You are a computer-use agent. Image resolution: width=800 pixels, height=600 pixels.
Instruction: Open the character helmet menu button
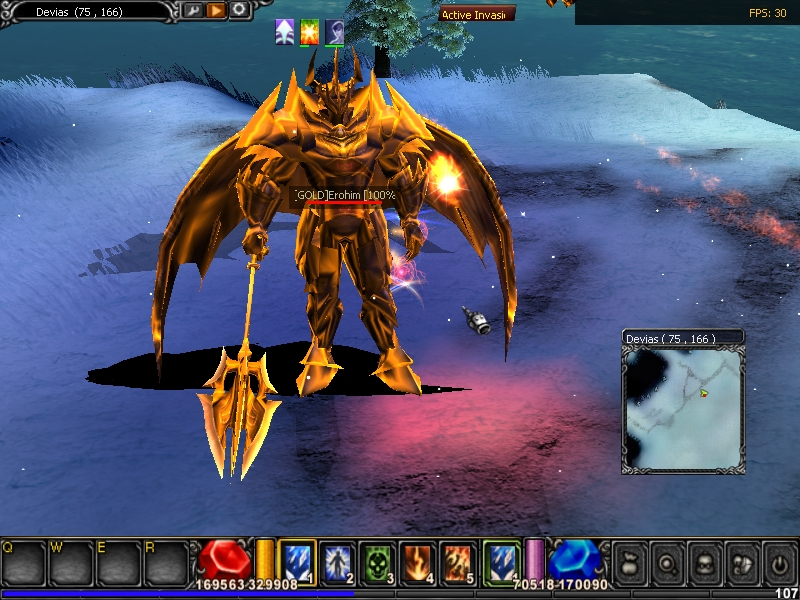(704, 561)
